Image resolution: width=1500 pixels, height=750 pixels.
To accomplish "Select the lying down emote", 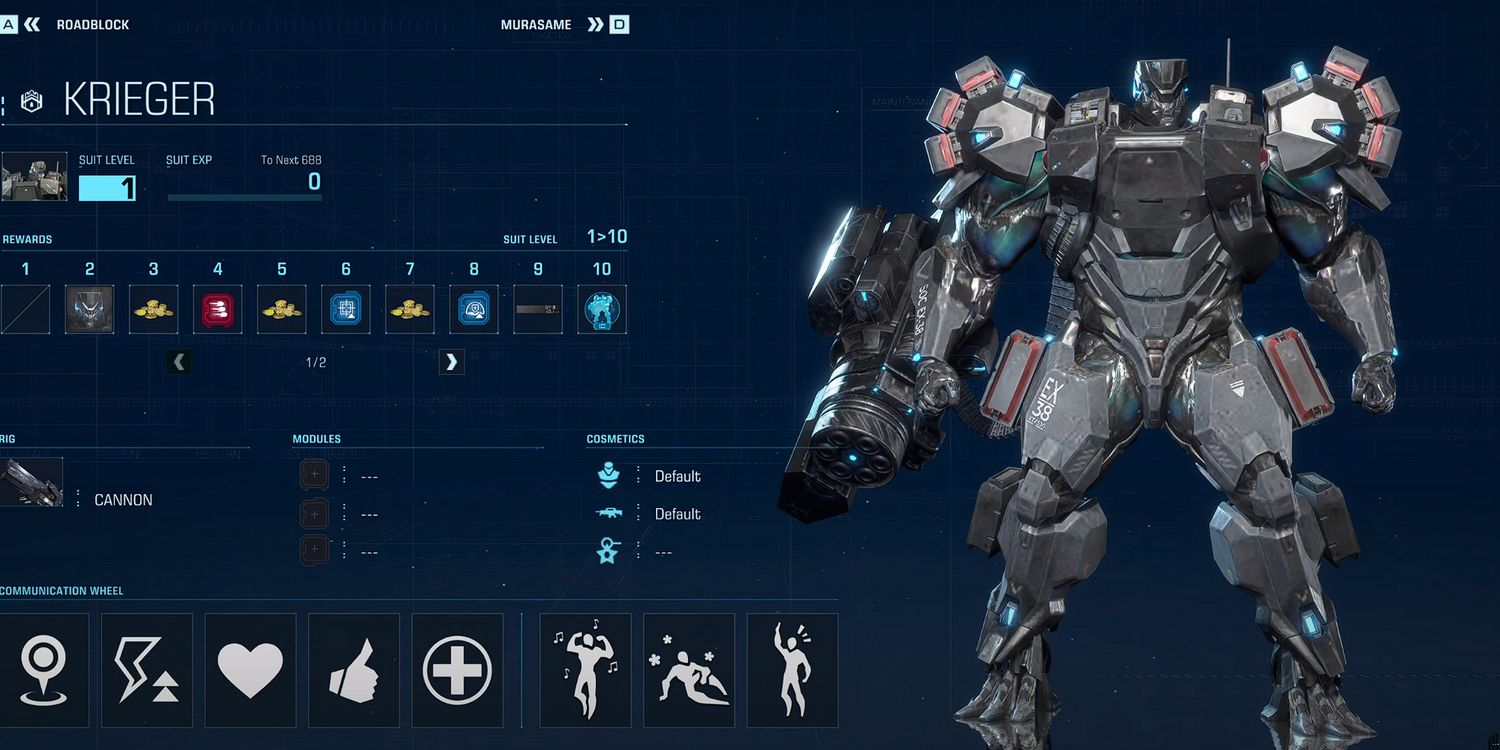I will [x=689, y=670].
